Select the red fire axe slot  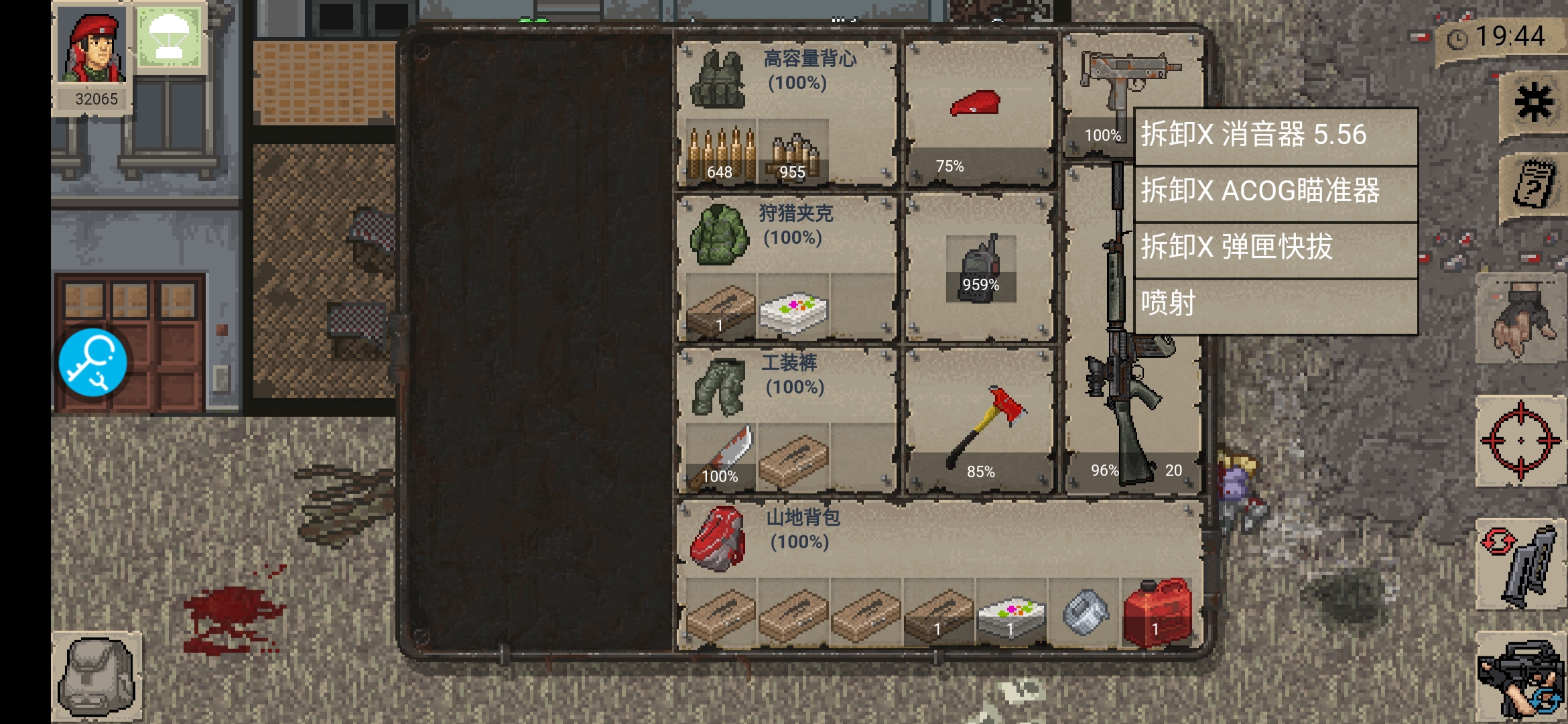click(x=980, y=426)
